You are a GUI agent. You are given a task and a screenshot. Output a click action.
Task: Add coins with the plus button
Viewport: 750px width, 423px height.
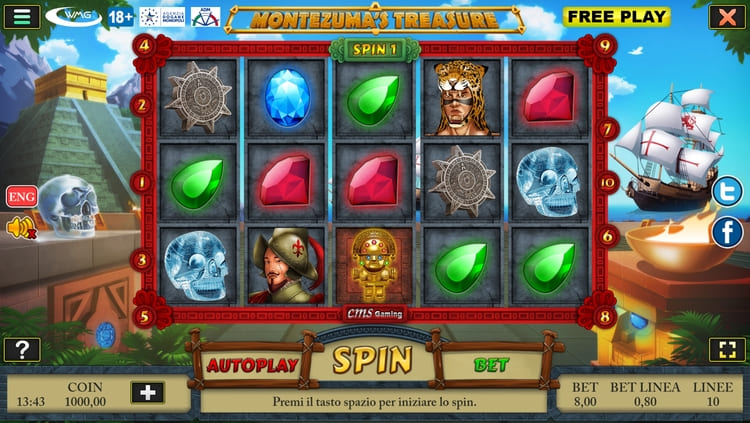point(147,392)
